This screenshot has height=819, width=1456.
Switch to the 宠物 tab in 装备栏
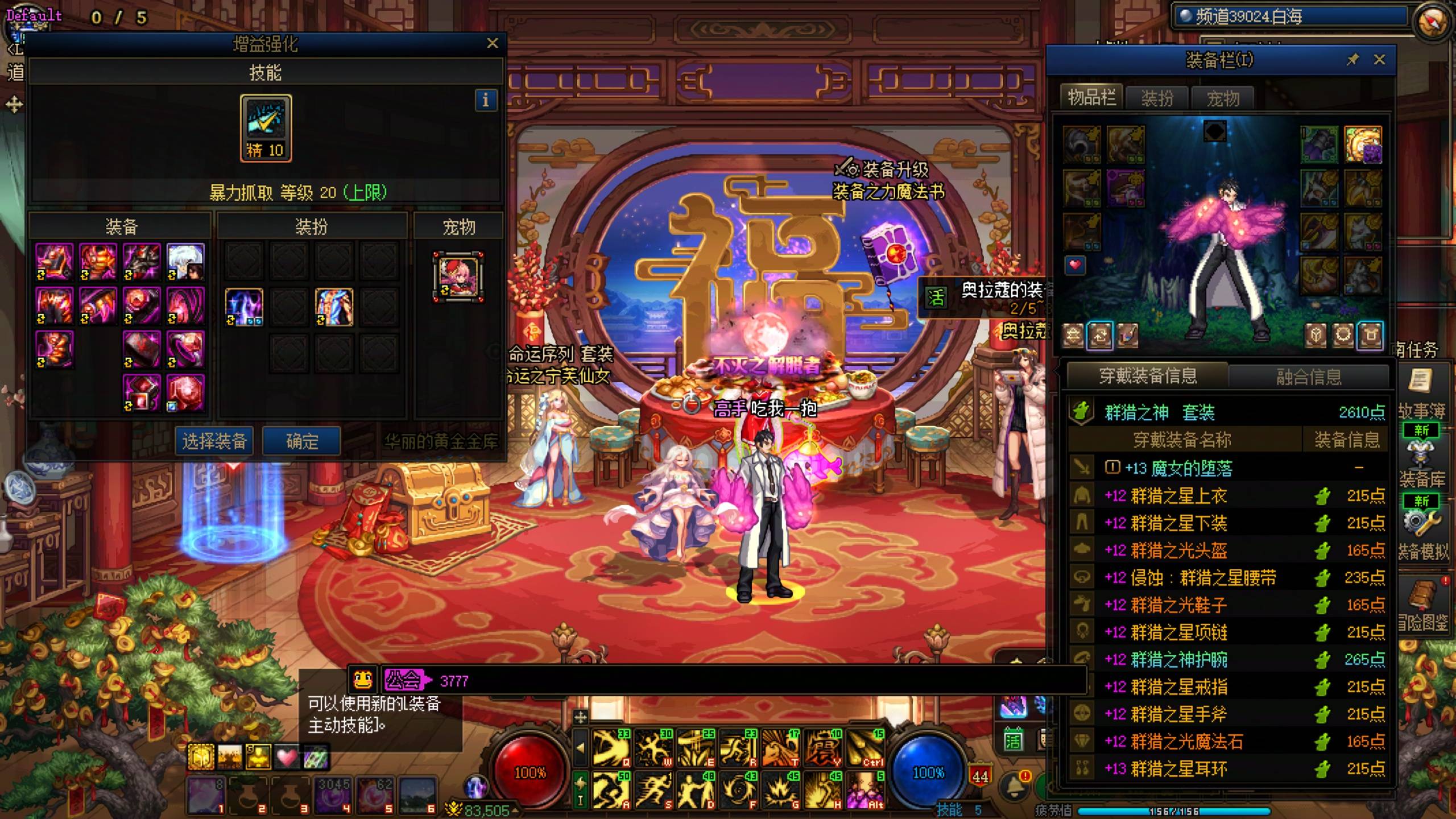pyautogui.click(x=1223, y=98)
